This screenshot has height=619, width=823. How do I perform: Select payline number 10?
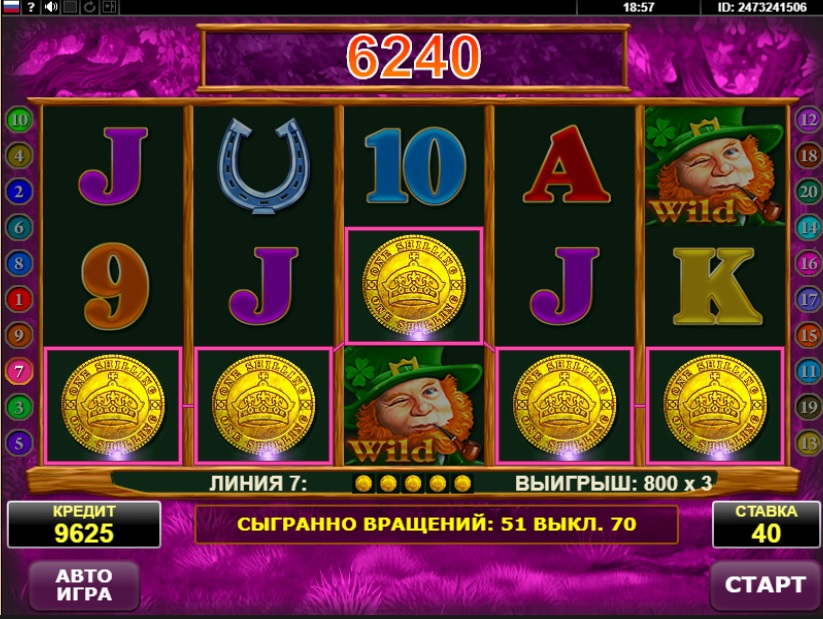pyautogui.click(x=18, y=120)
